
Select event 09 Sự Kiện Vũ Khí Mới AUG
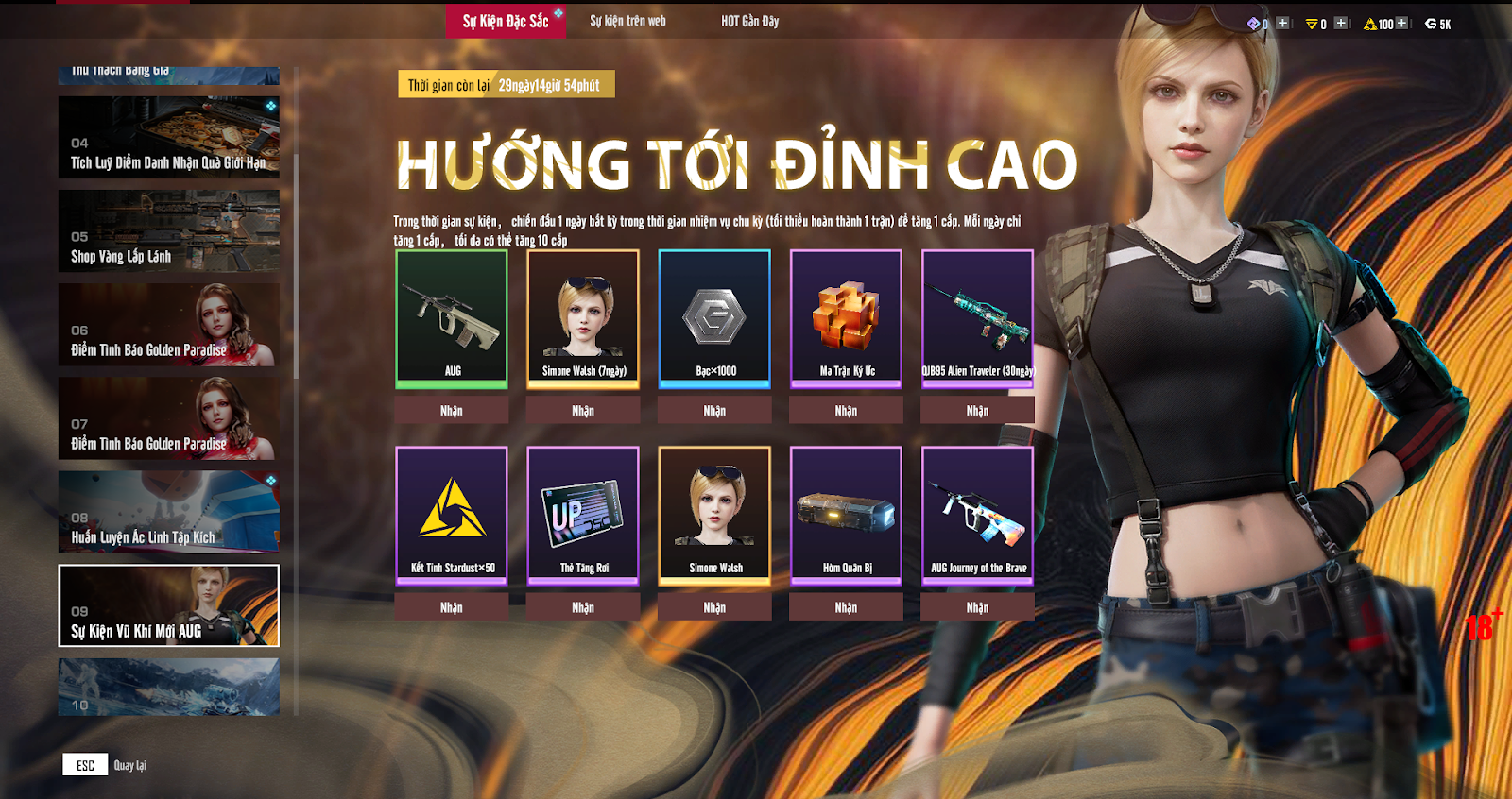[x=168, y=605]
